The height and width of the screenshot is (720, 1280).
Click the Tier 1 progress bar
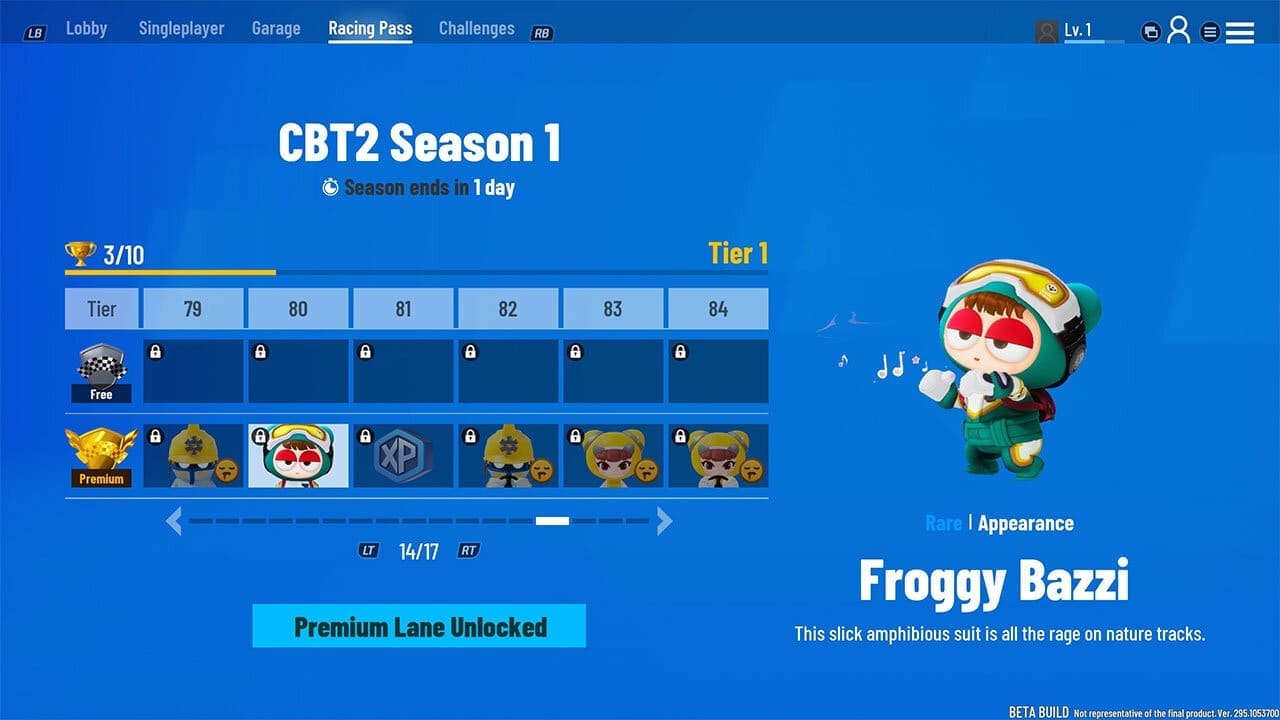coord(417,272)
